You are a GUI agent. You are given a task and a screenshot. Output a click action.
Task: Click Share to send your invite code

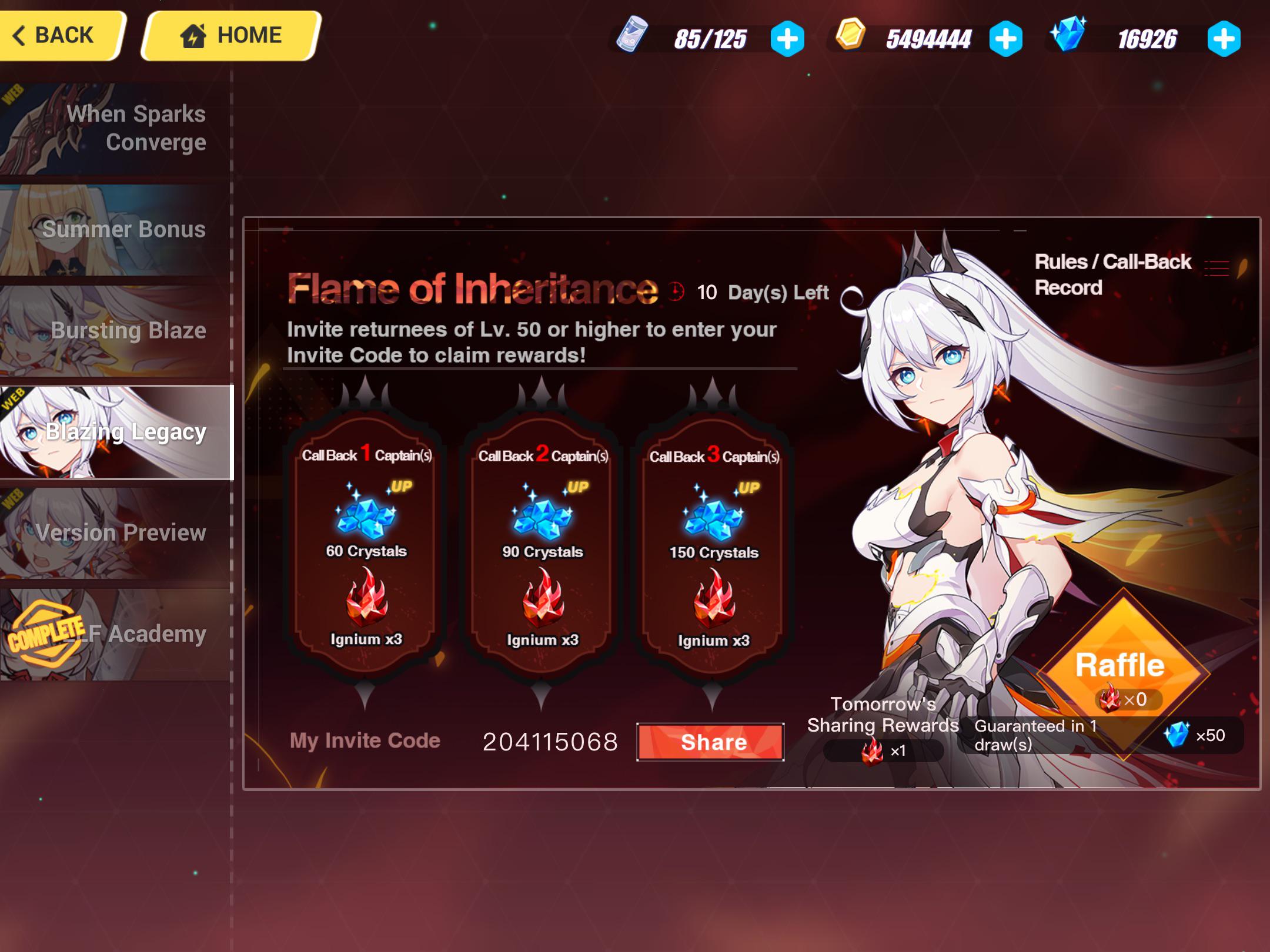point(711,742)
